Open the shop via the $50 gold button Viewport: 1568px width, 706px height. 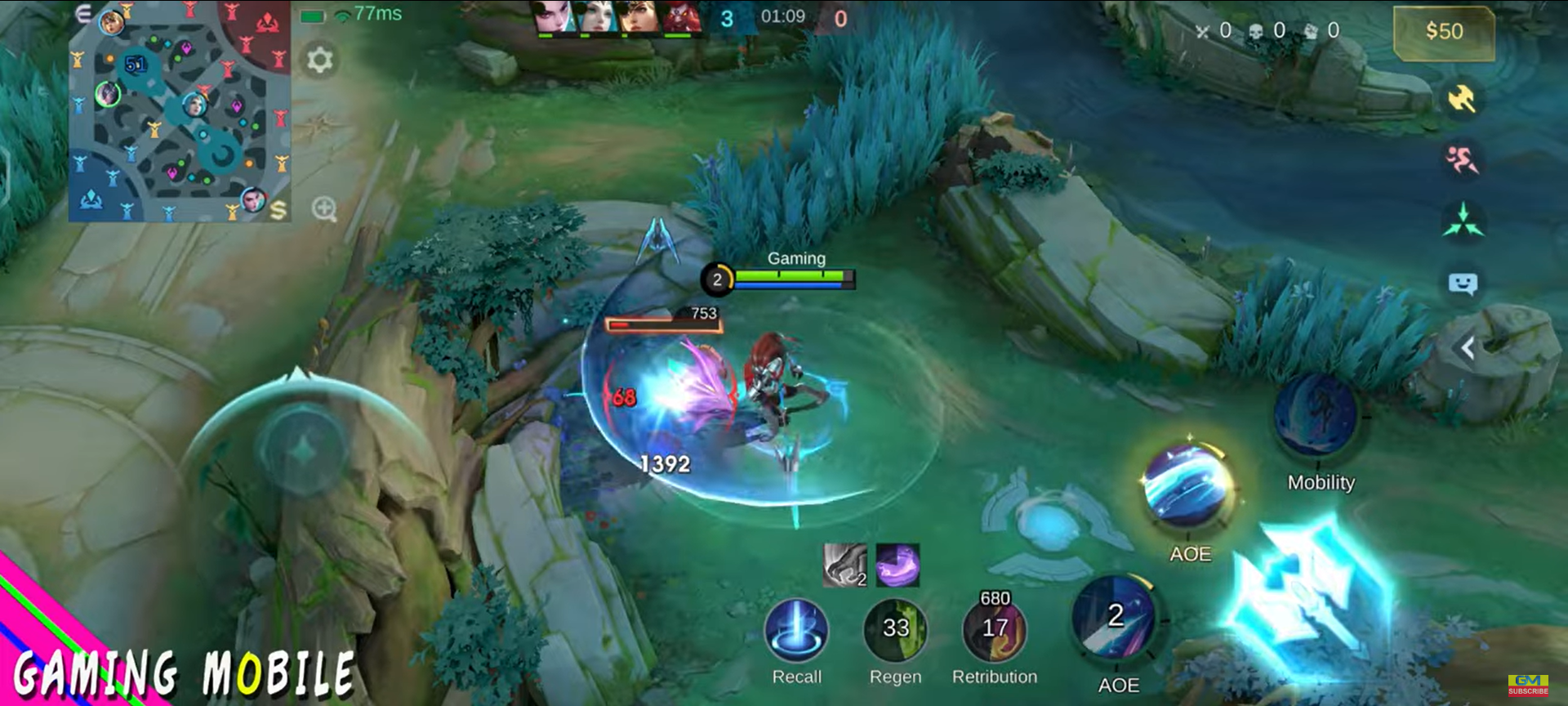(1443, 32)
